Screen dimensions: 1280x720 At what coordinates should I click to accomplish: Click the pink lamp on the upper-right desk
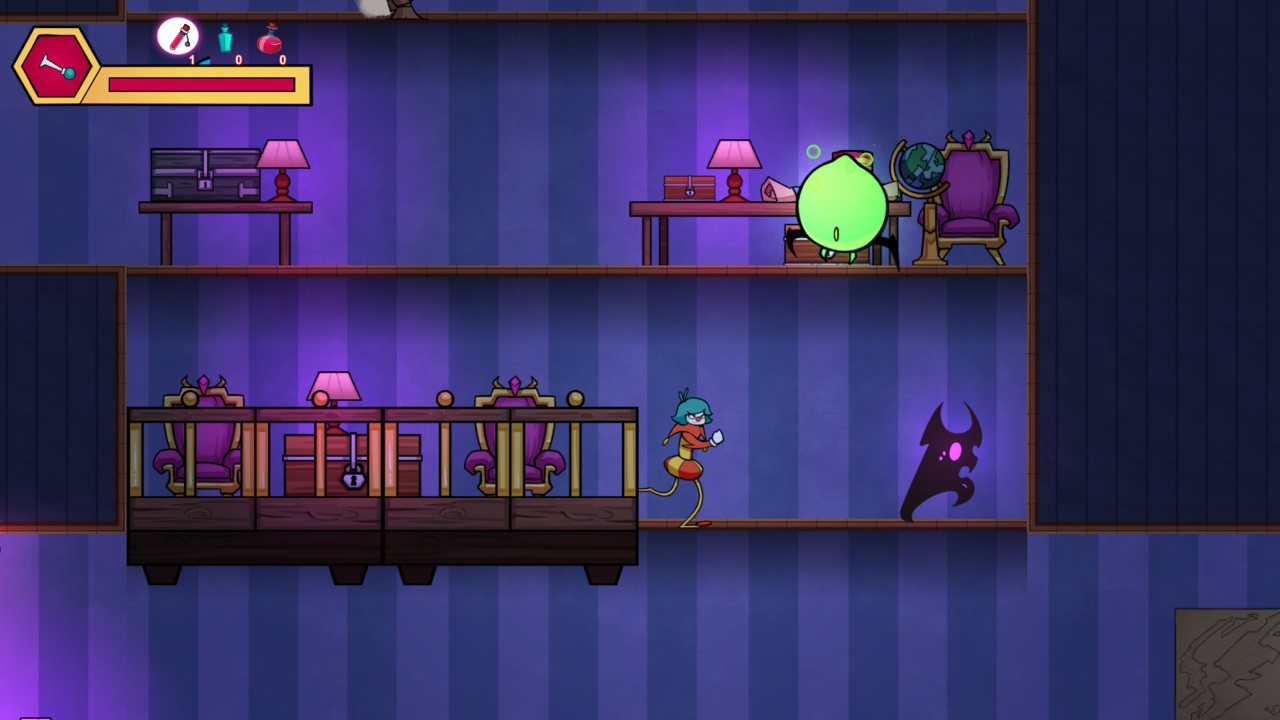click(733, 160)
